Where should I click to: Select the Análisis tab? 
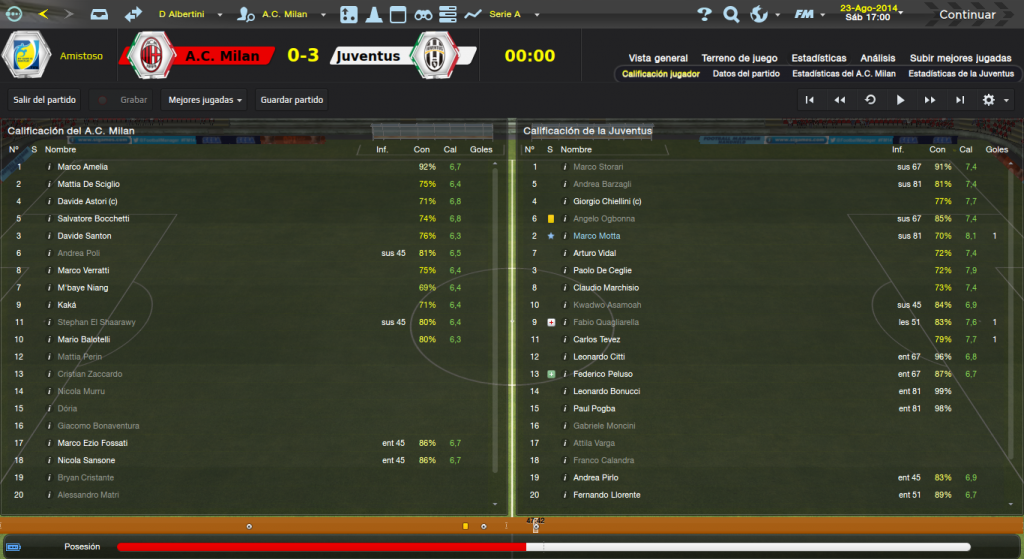(x=878, y=58)
